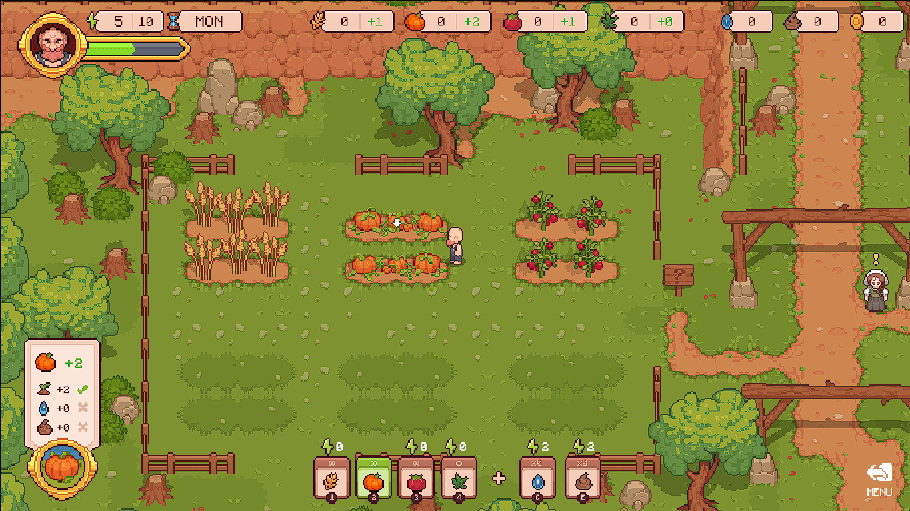Select the fertilizer pile slot
The height and width of the screenshot is (511, 910).
(583, 476)
